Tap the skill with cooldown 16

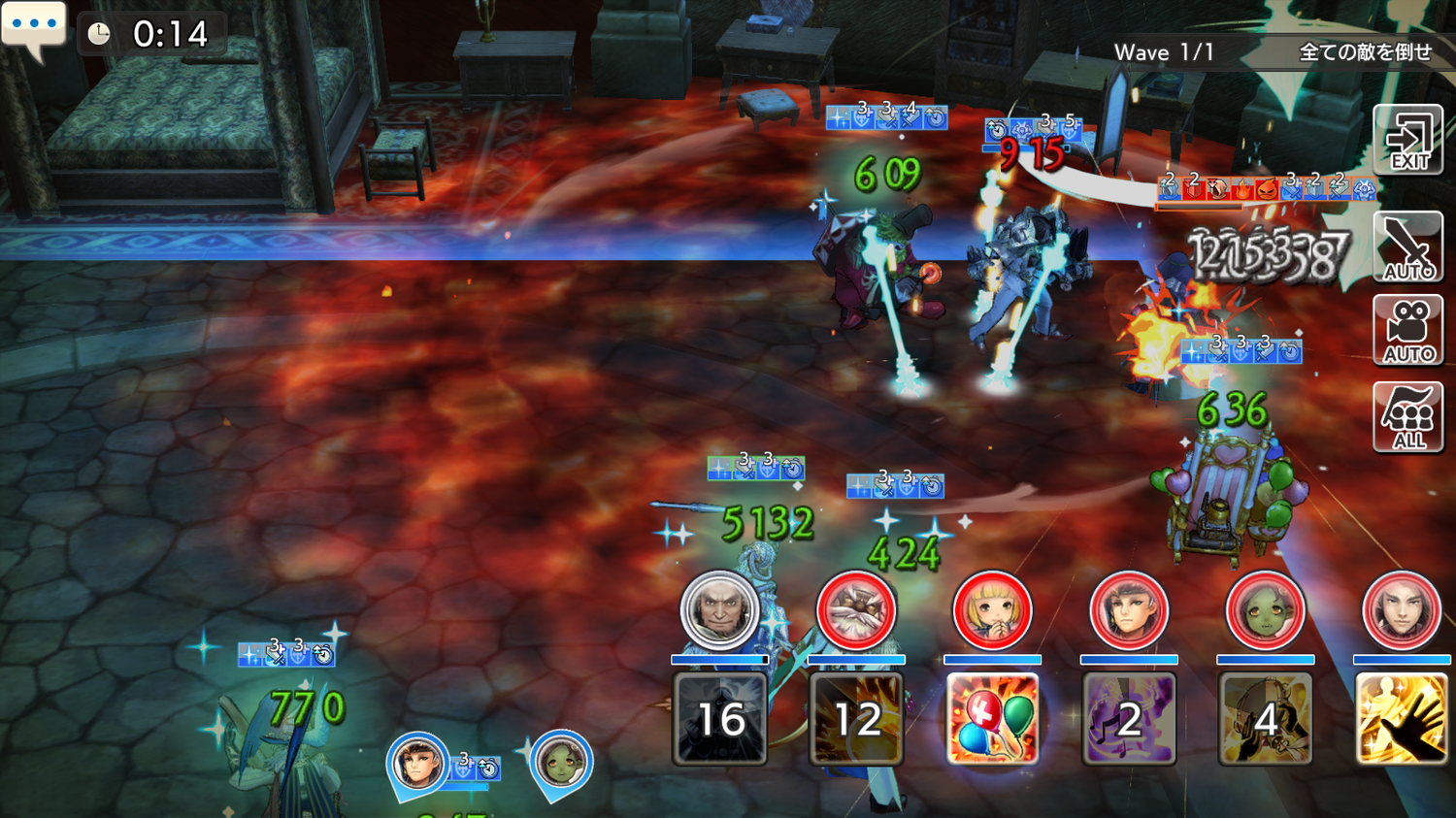click(x=720, y=719)
